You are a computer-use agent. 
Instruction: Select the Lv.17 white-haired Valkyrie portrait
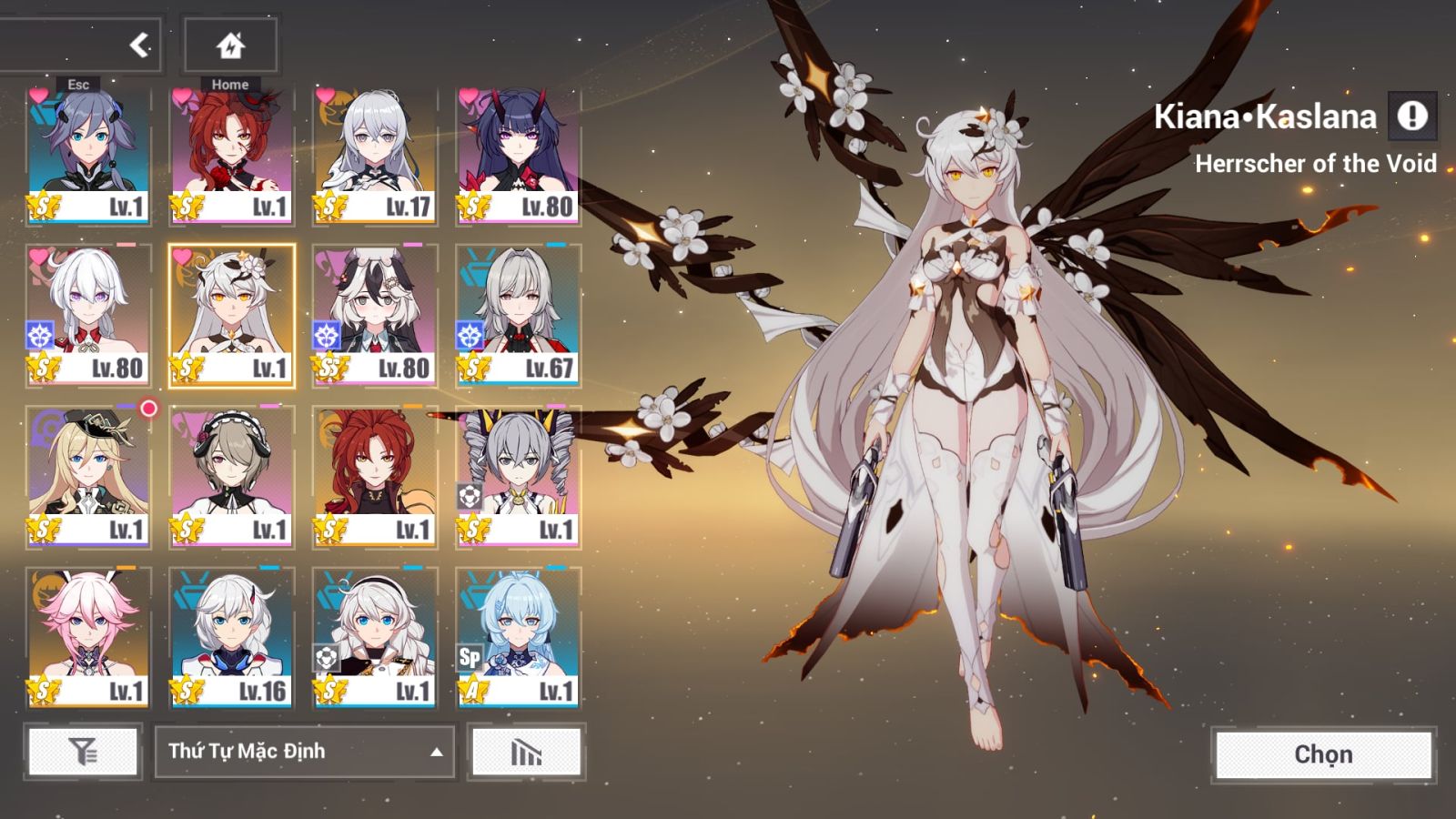click(x=373, y=146)
